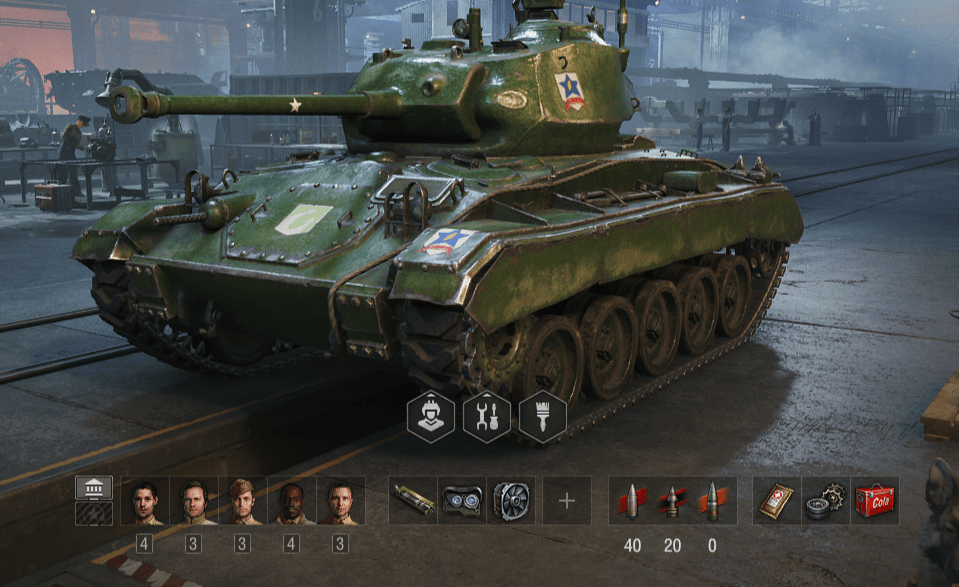This screenshot has height=587, width=959.
Task: Add equipment to the empty plus slot
Action: click(567, 500)
